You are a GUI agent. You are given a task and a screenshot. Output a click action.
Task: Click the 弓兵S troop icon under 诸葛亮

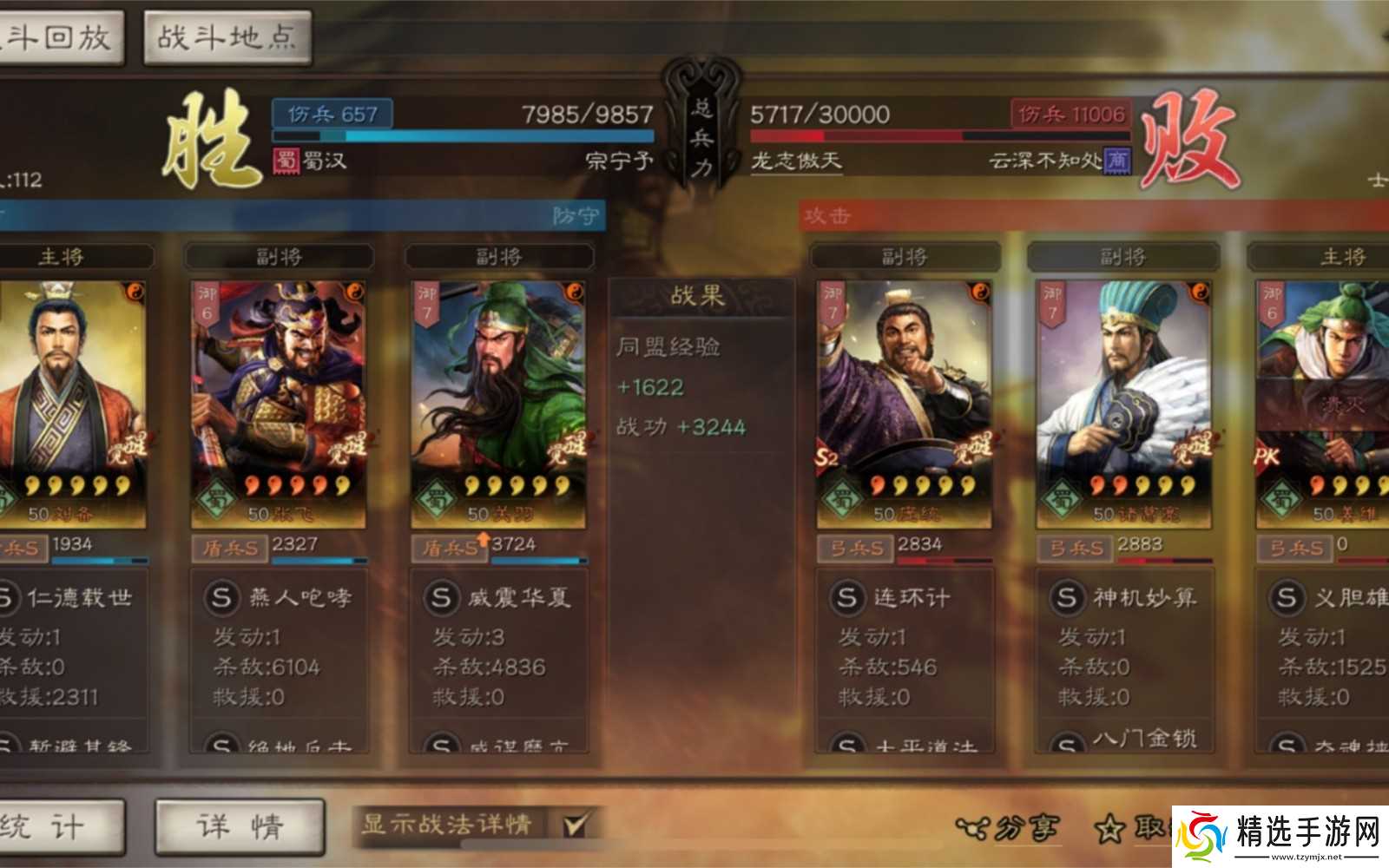(x=1074, y=546)
